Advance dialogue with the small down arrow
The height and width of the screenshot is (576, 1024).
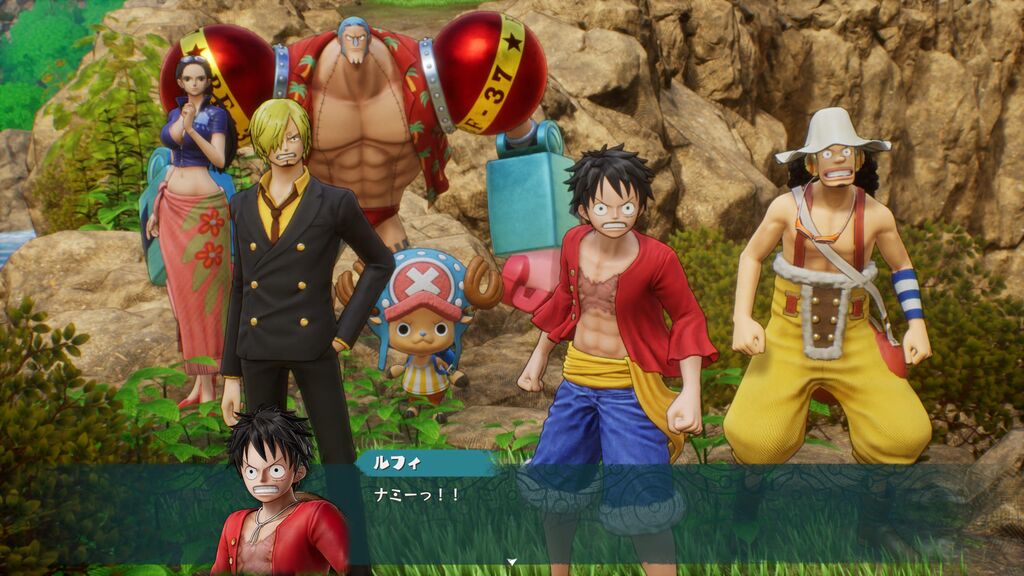pyautogui.click(x=512, y=562)
